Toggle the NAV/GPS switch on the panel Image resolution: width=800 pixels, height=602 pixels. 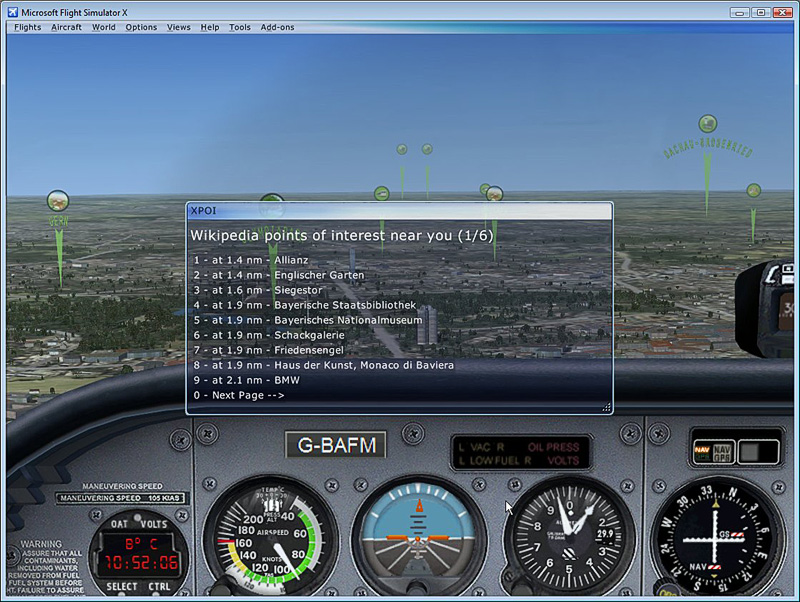coord(723,452)
